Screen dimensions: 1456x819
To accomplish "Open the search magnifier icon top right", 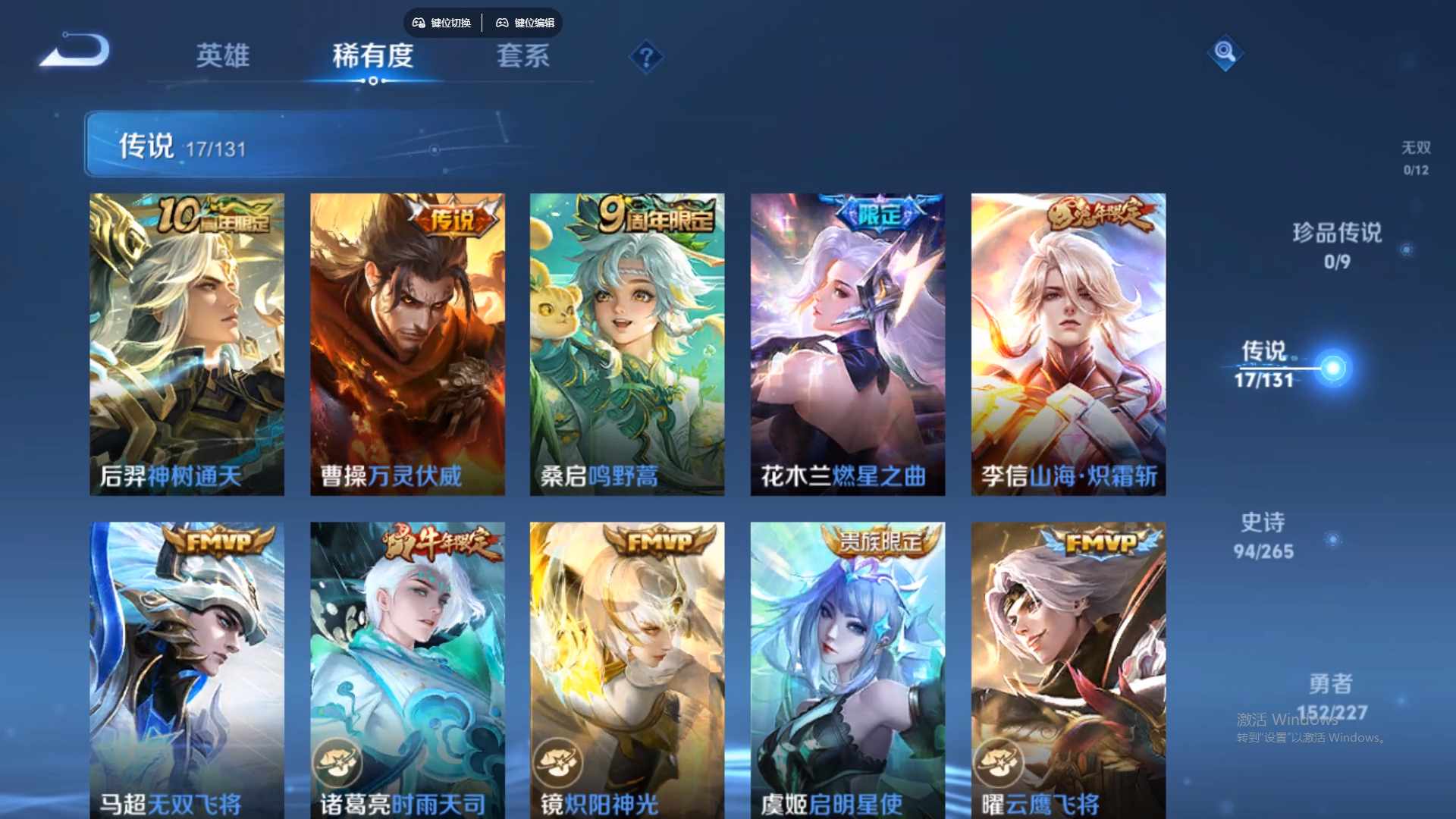I will point(1225,55).
